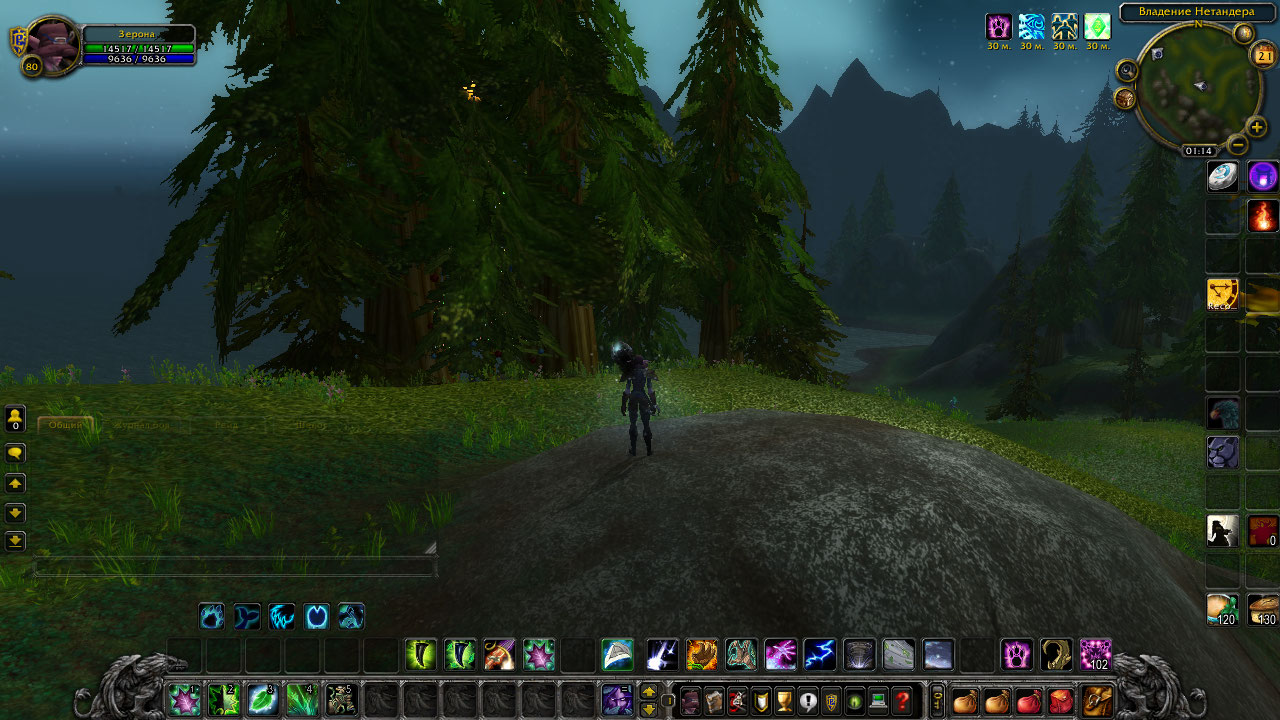
Task: Open the red question mark help button
Action: pyautogui.click(x=902, y=701)
